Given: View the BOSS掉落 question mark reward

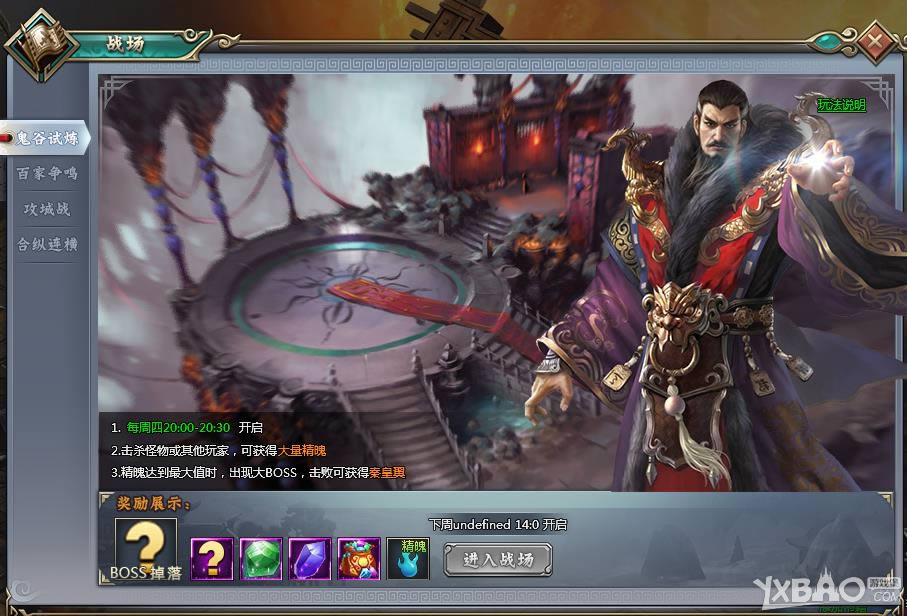Looking at the screenshot, I should [145, 550].
